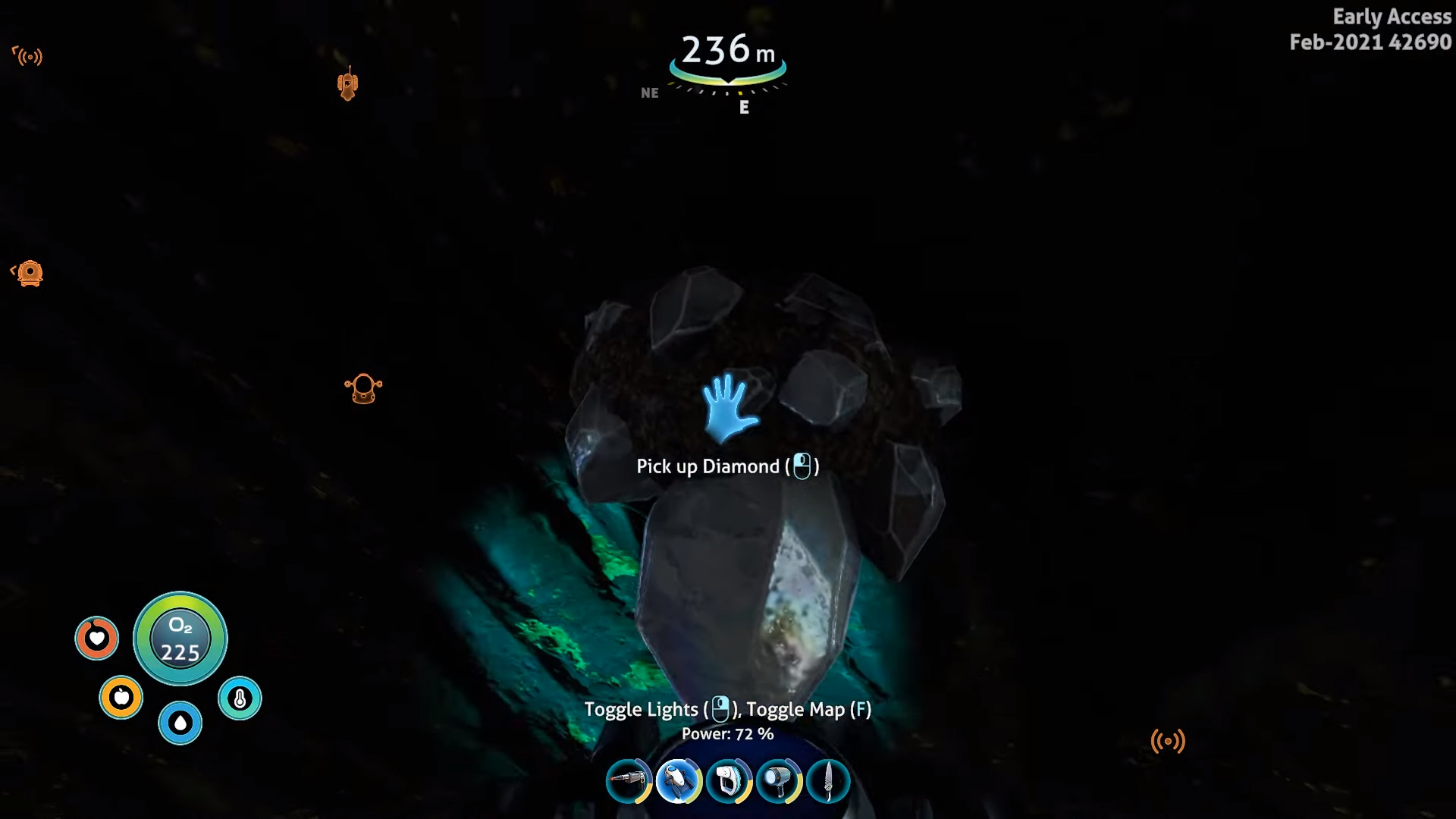The image size is (1456, 819).
Task: Click the orange habitat marker near center-left
Action: pos(364,388)
